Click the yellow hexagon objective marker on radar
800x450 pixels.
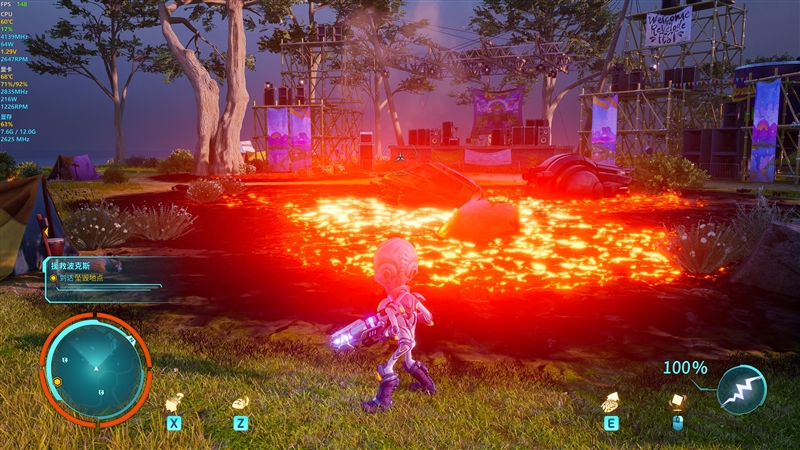click(58, 382)
